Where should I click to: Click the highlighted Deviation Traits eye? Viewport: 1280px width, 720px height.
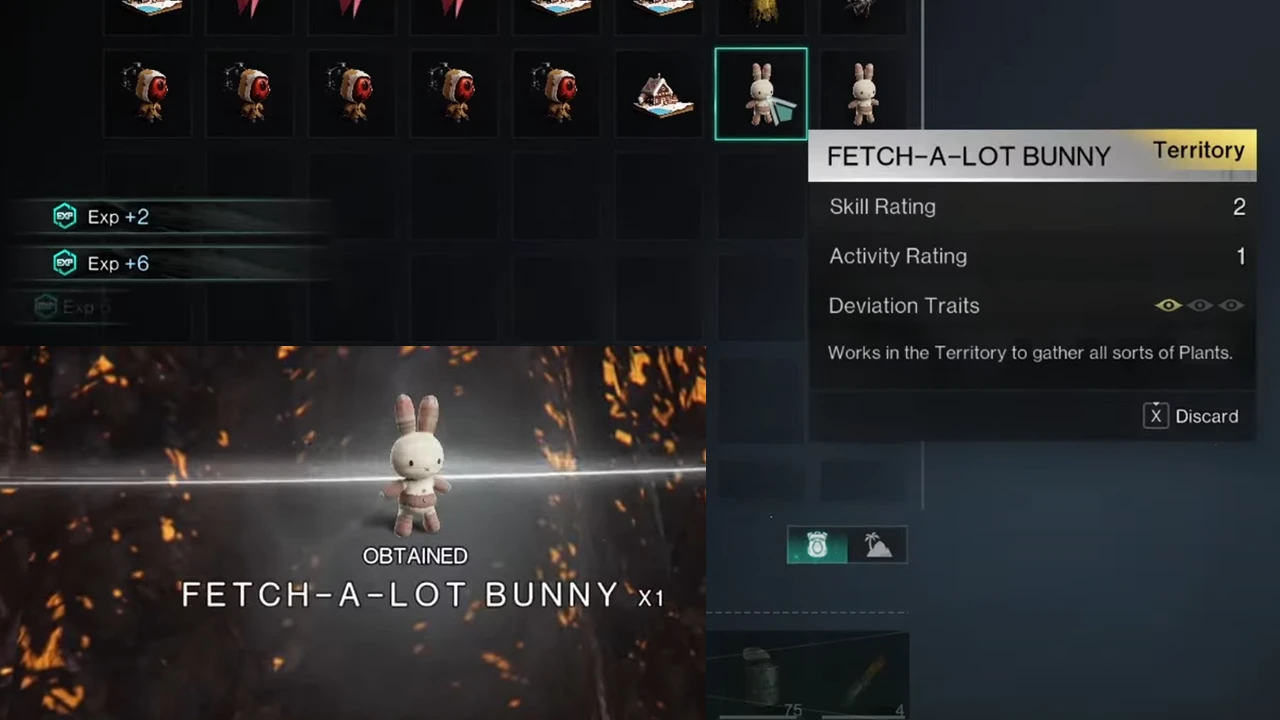pos(1168,305)
